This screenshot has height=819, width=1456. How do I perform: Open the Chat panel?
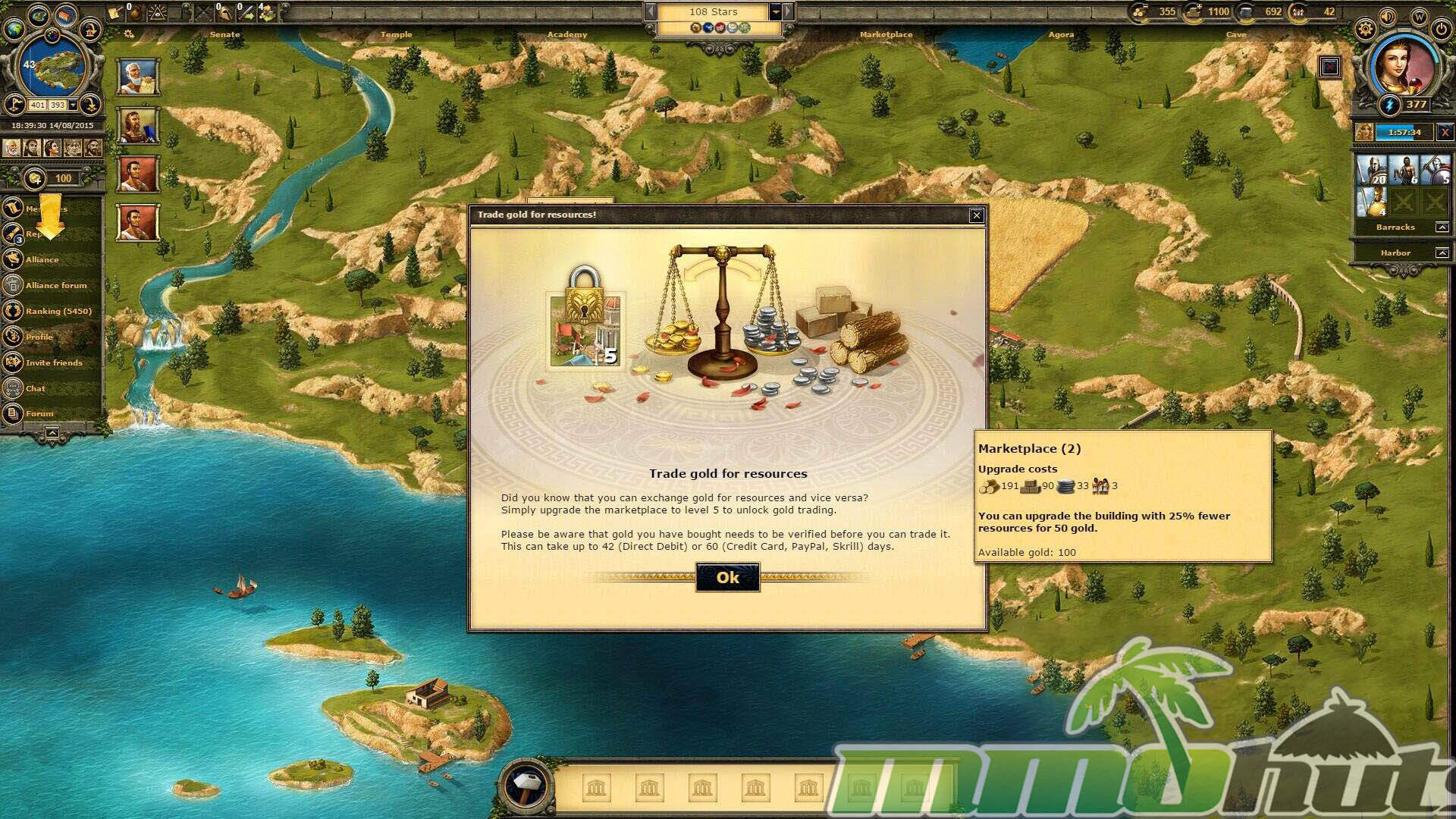[x=35, y=388]
